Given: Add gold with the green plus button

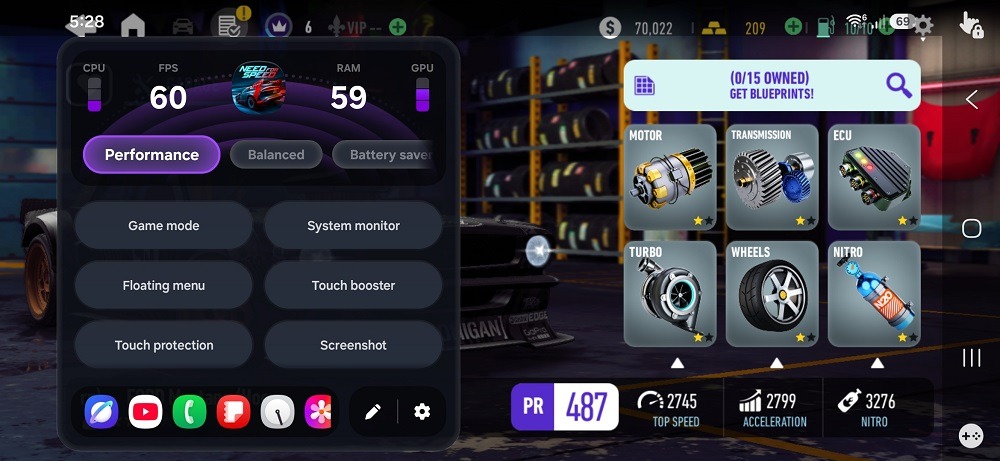Looking at the screenshot, I should (793, 27).
